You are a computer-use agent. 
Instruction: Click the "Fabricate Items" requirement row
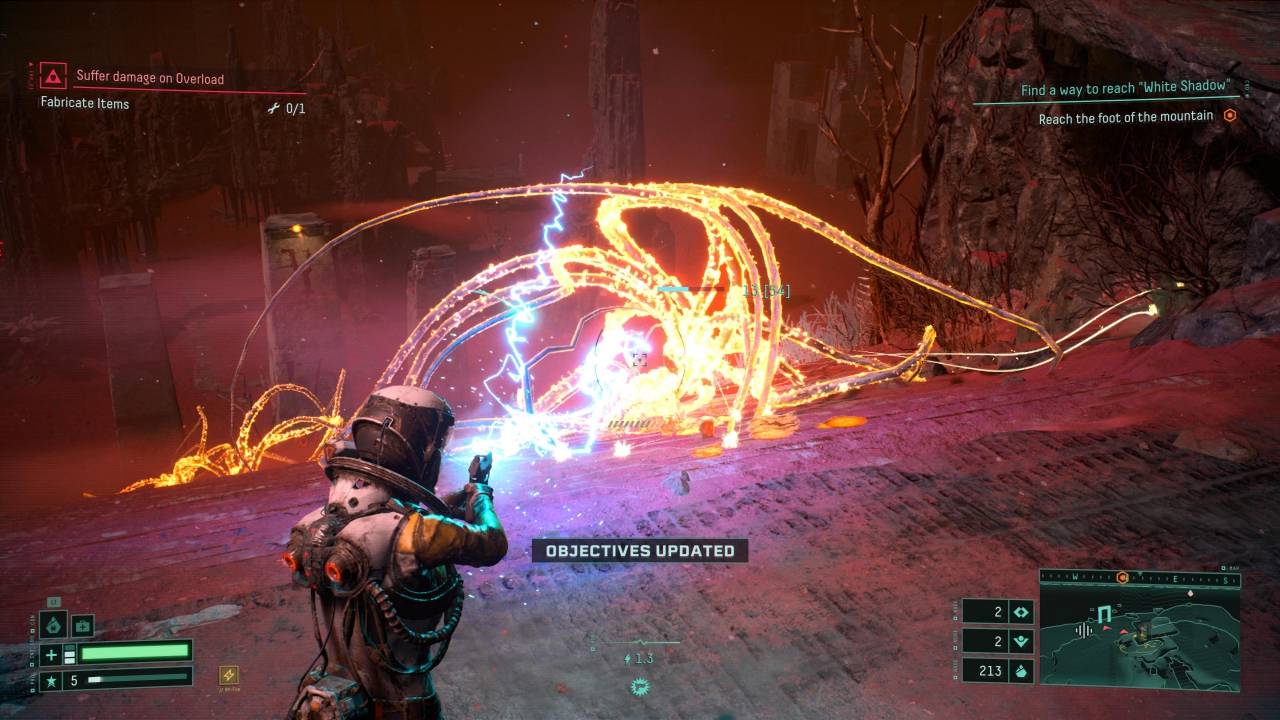click(85, 103)
